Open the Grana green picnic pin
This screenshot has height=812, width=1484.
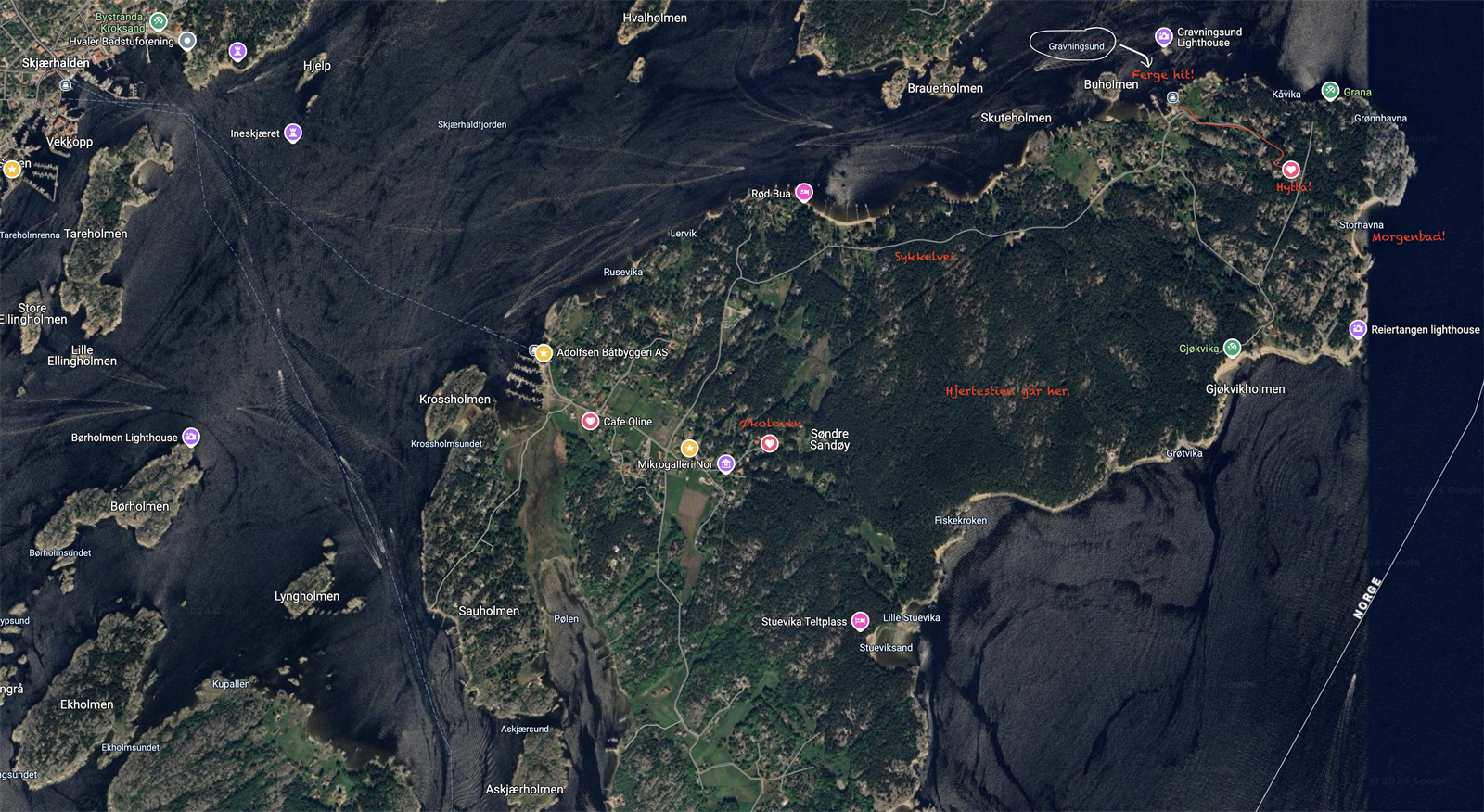point(1332,91)
